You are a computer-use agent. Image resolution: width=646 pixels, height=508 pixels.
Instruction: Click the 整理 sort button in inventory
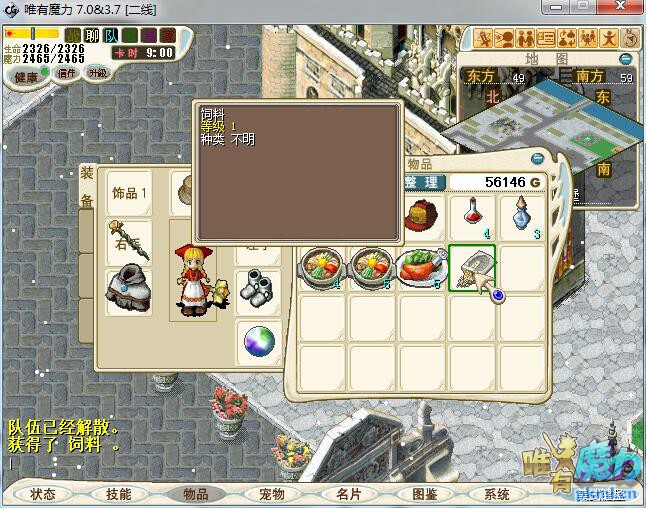point(423,182)
